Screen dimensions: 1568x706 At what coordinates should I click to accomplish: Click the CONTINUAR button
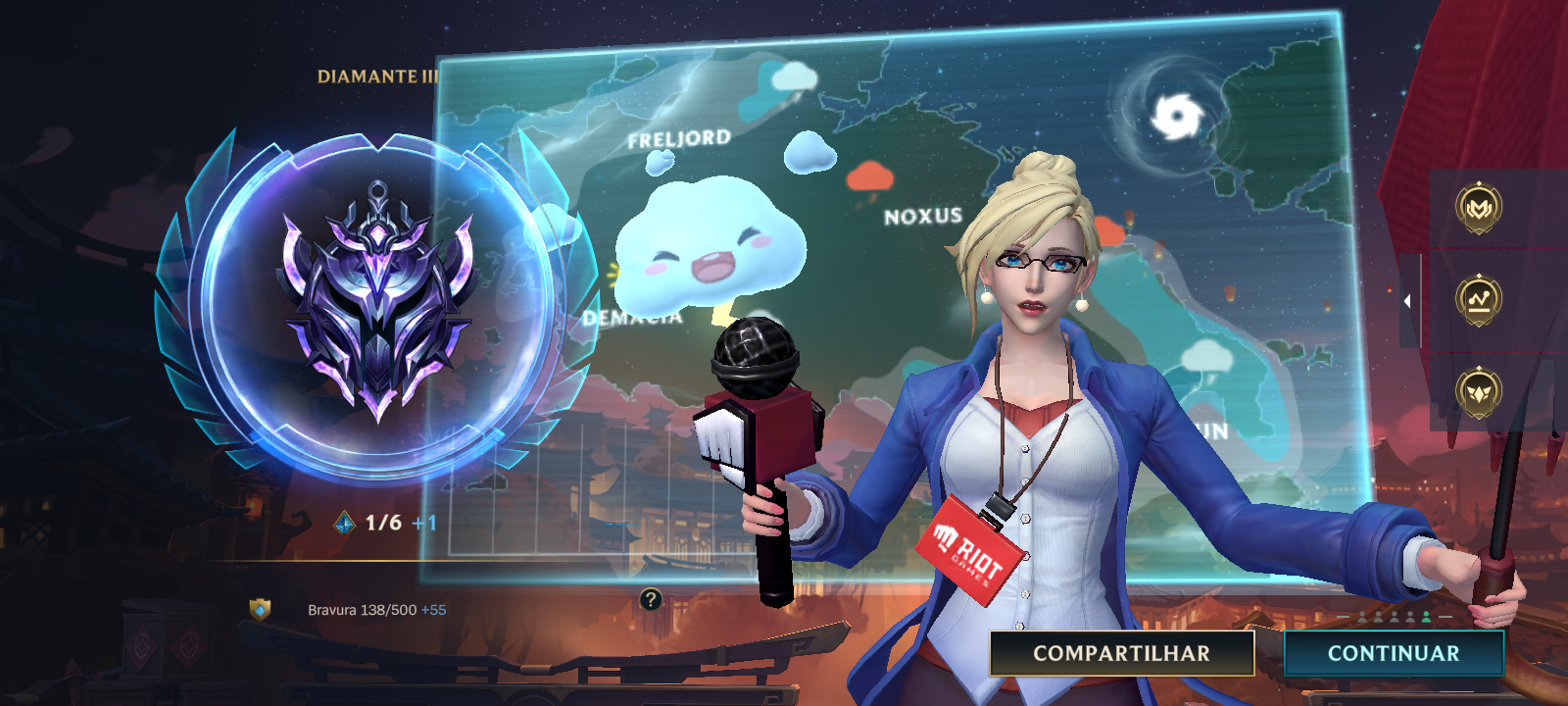[1393, 653]
